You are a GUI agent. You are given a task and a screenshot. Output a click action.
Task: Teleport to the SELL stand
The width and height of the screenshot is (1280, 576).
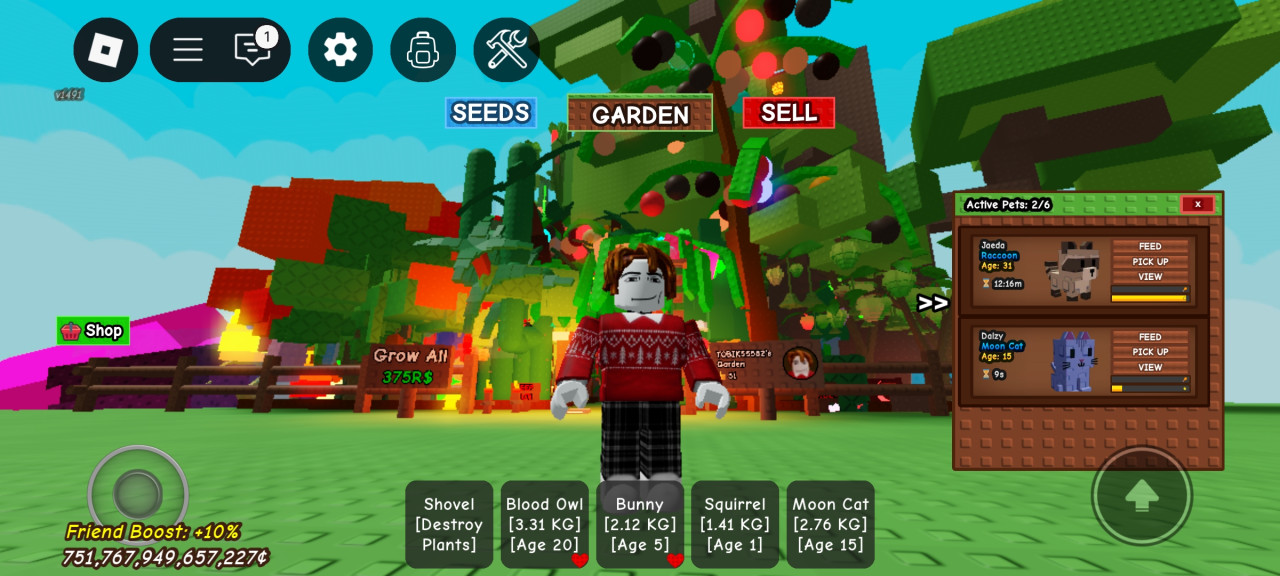[788, 113]
